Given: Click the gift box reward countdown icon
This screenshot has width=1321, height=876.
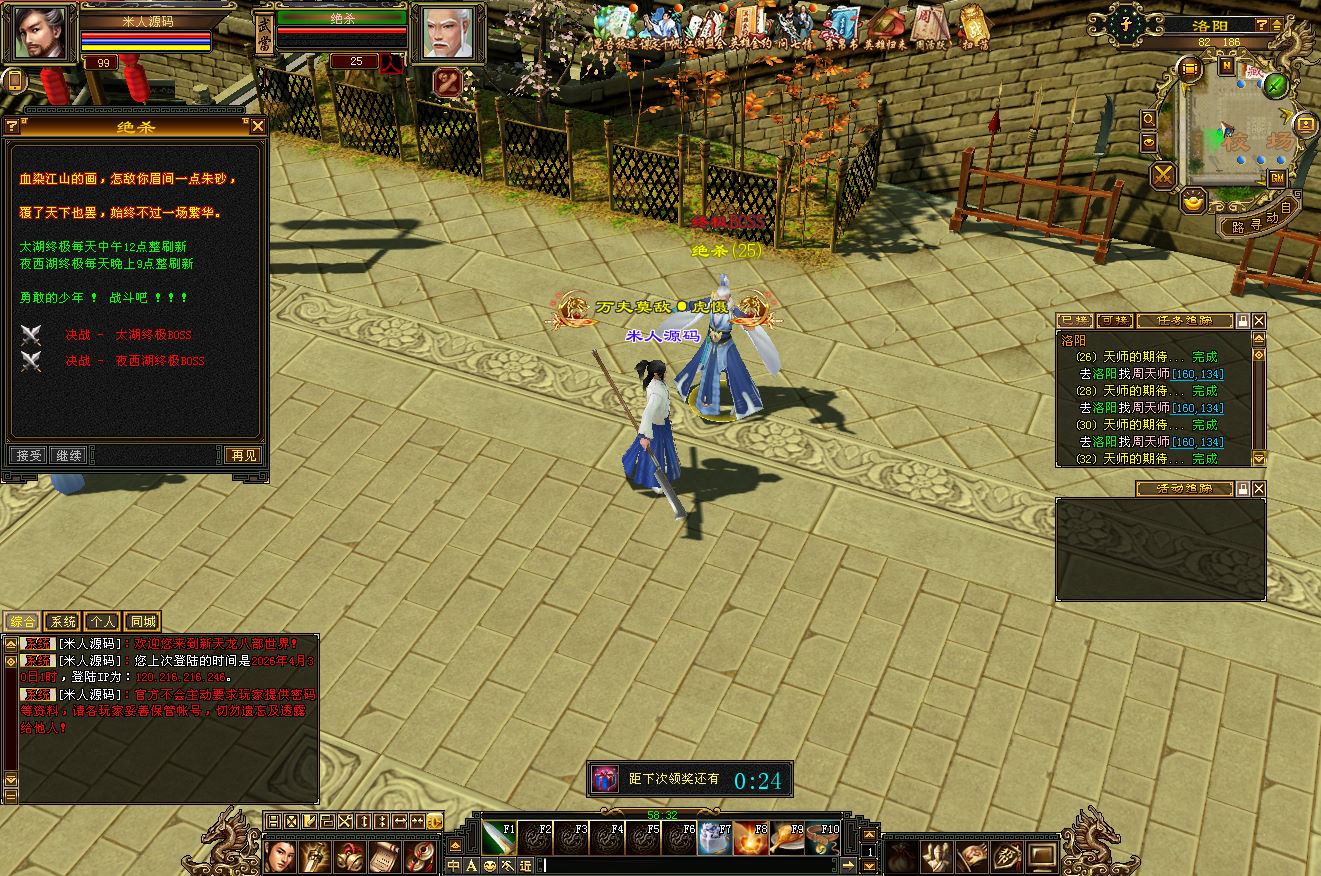Looking at the screenshot, I should 604,779.
